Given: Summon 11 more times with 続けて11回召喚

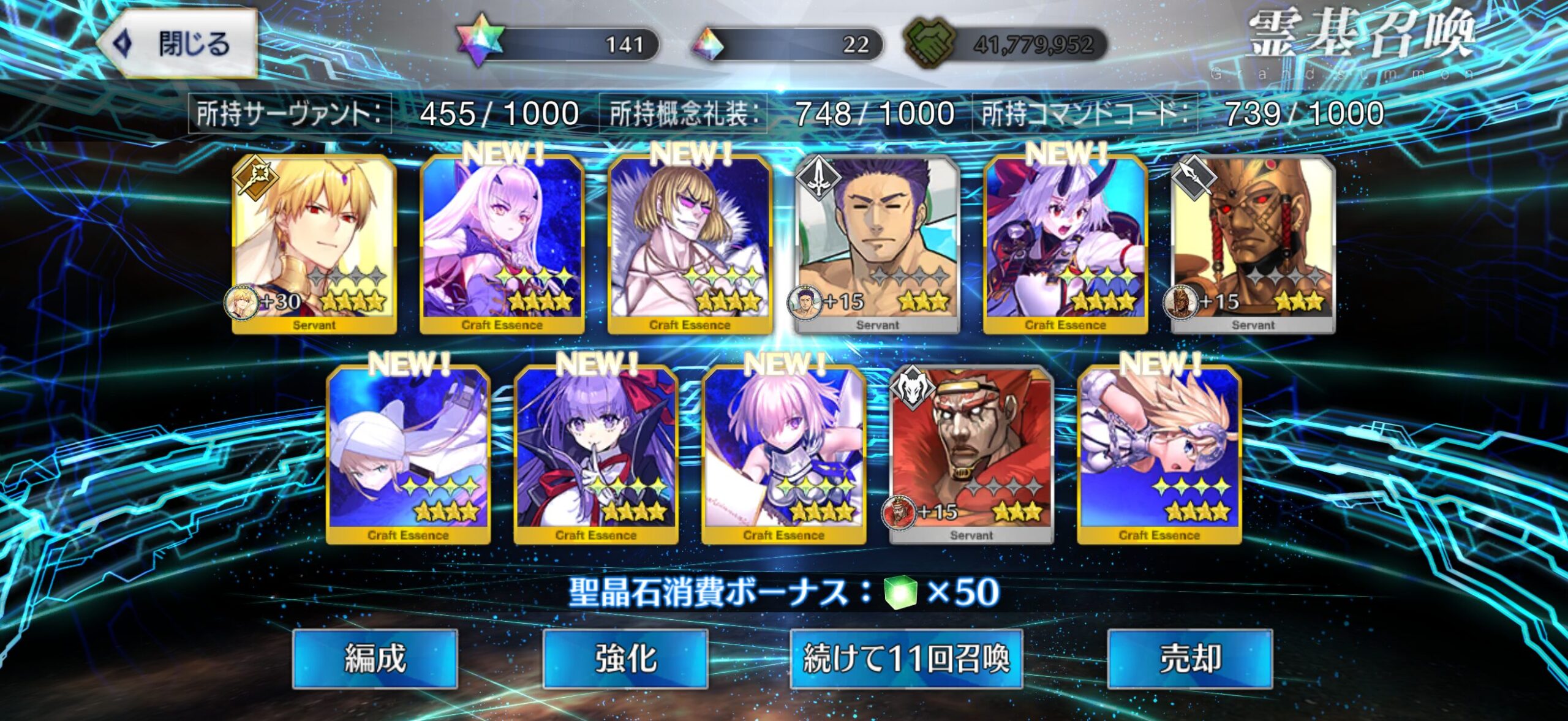Looking at the screenshot, I should [906, 659].
